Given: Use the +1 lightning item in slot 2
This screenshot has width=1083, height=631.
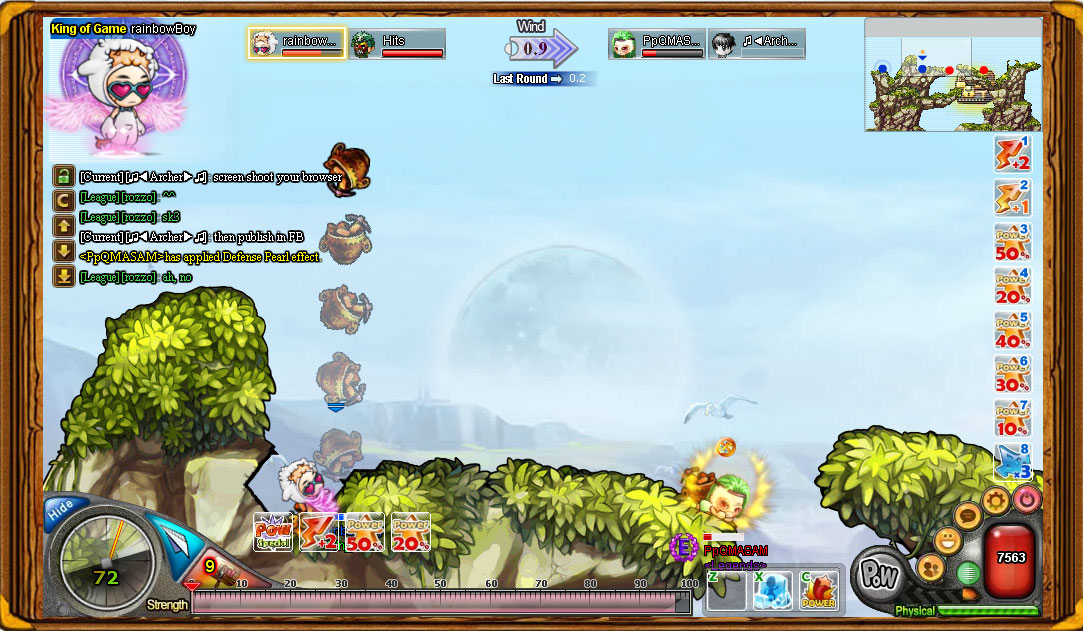Looking at the screenshot, I should point(1012,199).
